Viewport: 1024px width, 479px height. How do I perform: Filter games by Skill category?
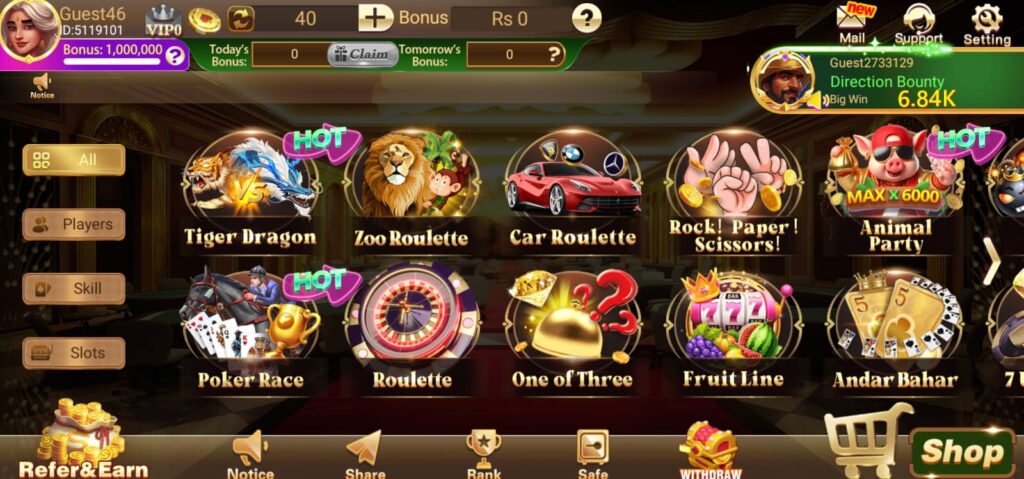(x=74, y=289)
